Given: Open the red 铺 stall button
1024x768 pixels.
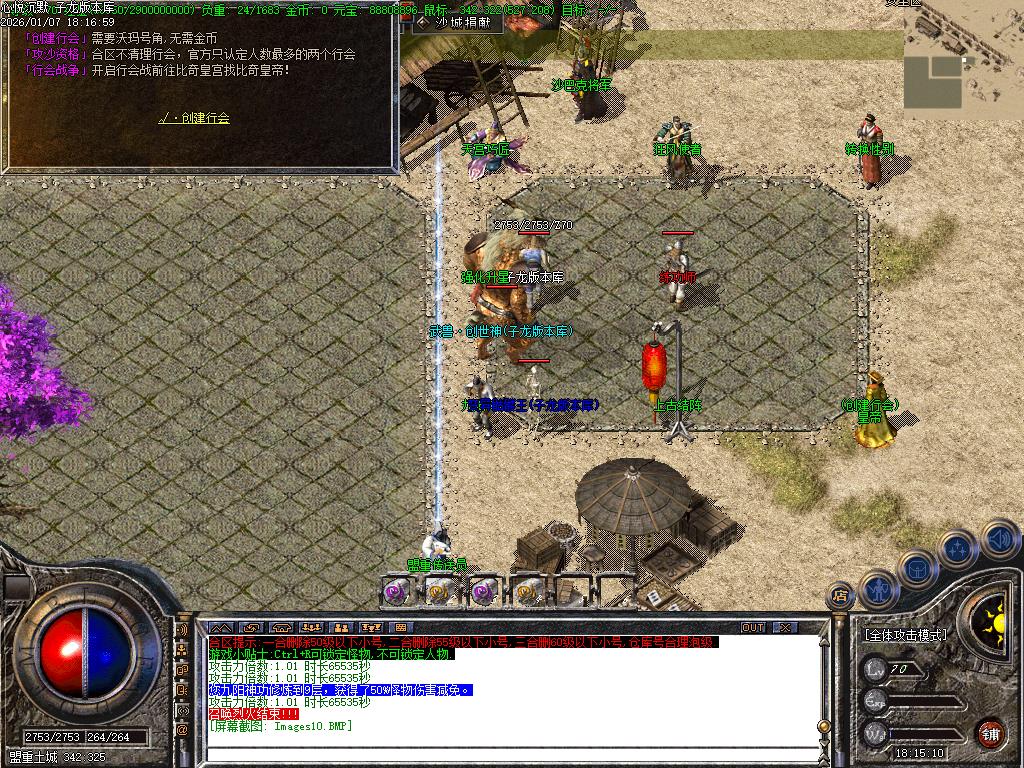Looking at the screenshot, I should pyautogui.click(x=990, y=732).
